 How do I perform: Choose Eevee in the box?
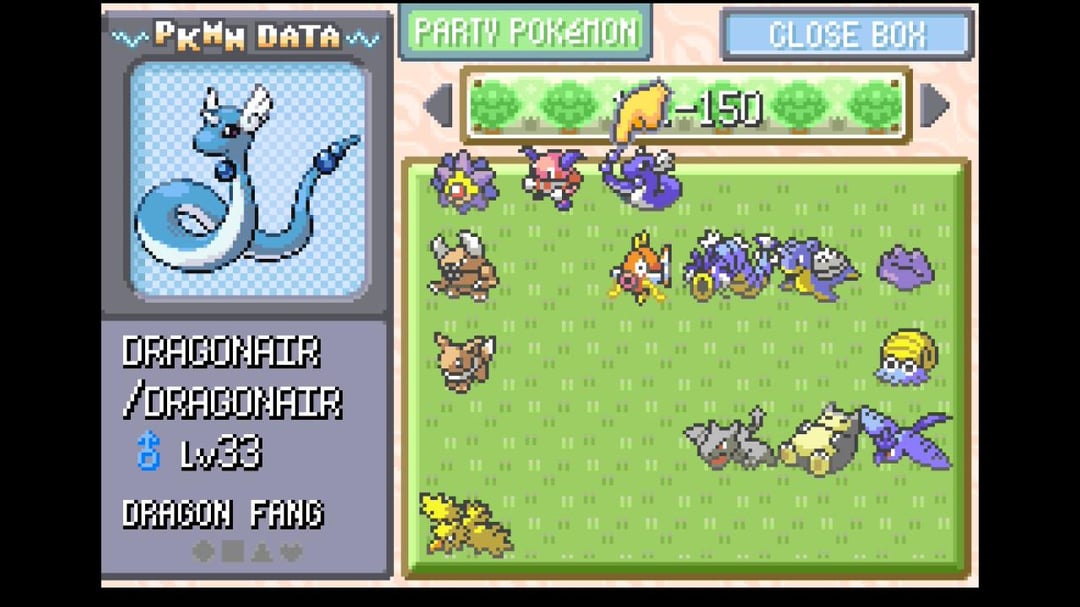pyautogui.click(x=464, y=360)
